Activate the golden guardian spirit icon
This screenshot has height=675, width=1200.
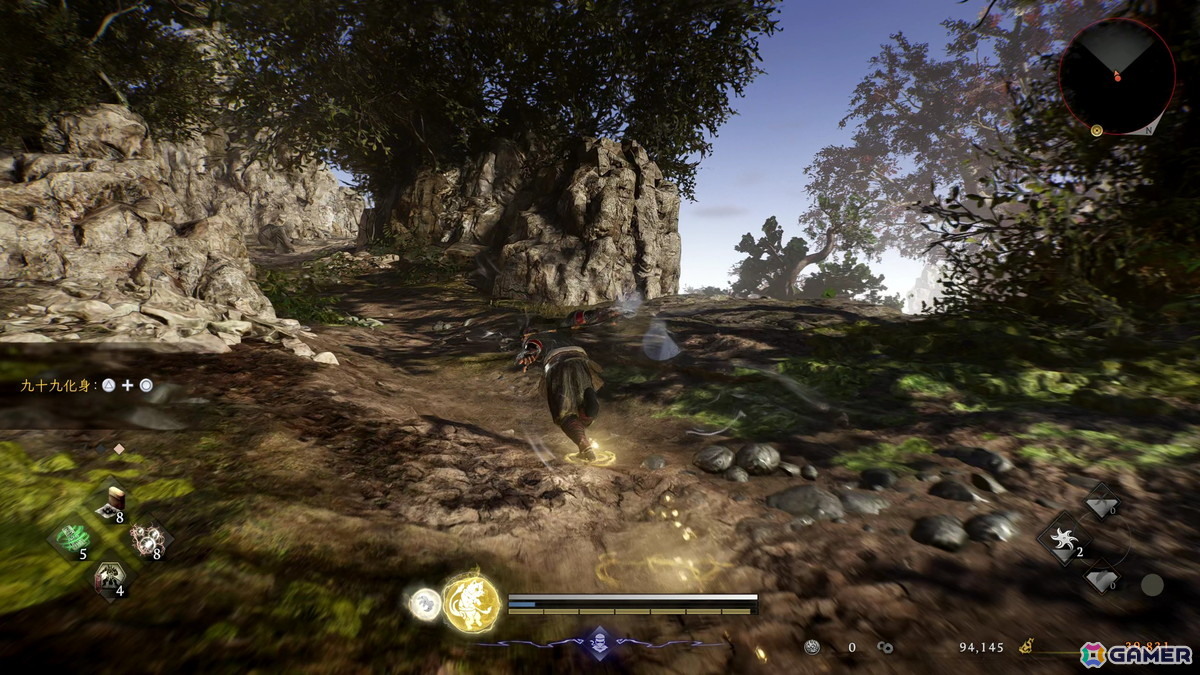pyautogui.click(x=472, y=603)
